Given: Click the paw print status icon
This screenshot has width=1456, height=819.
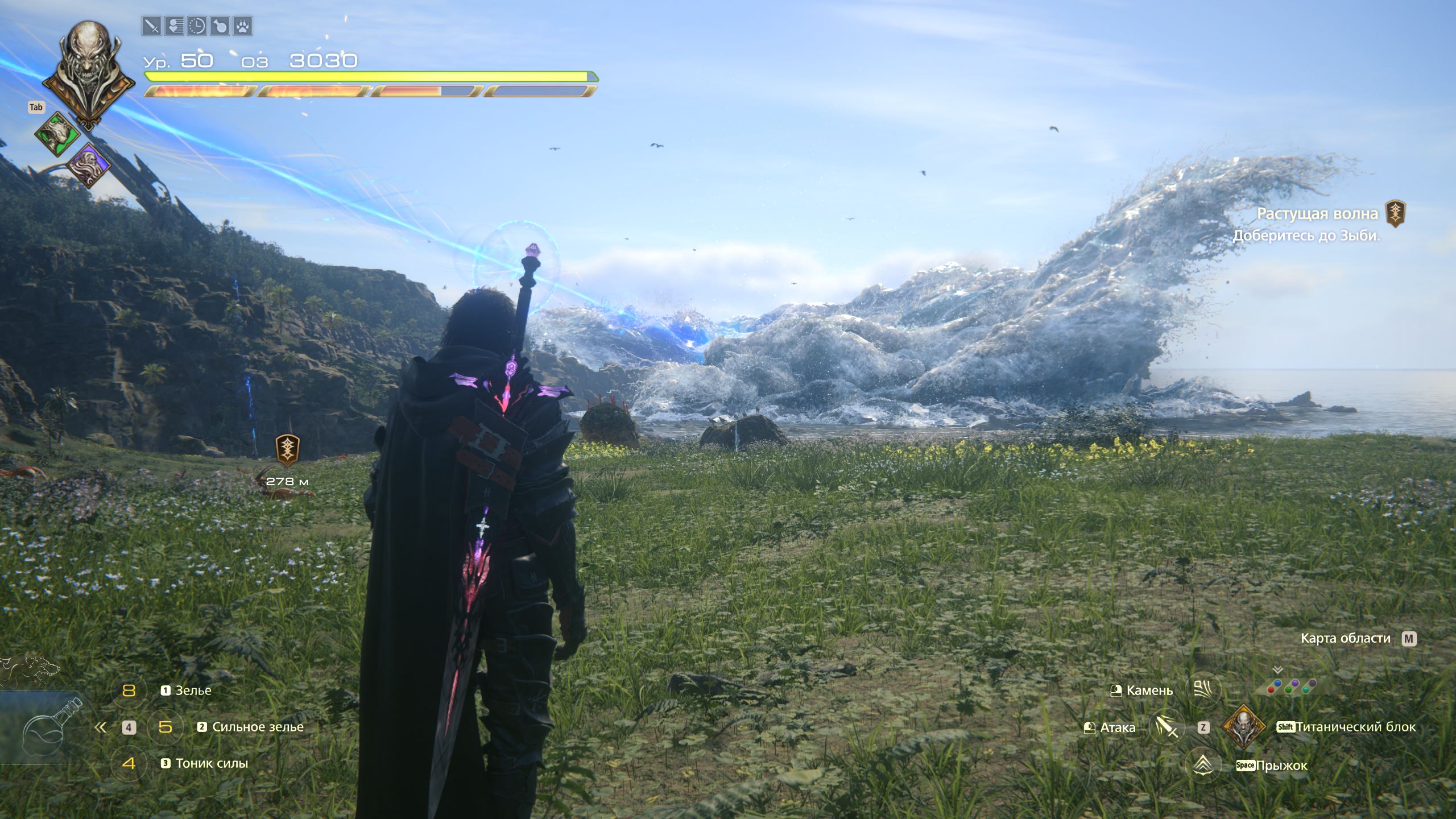Looking at the screenshot, I should (243, 26).
